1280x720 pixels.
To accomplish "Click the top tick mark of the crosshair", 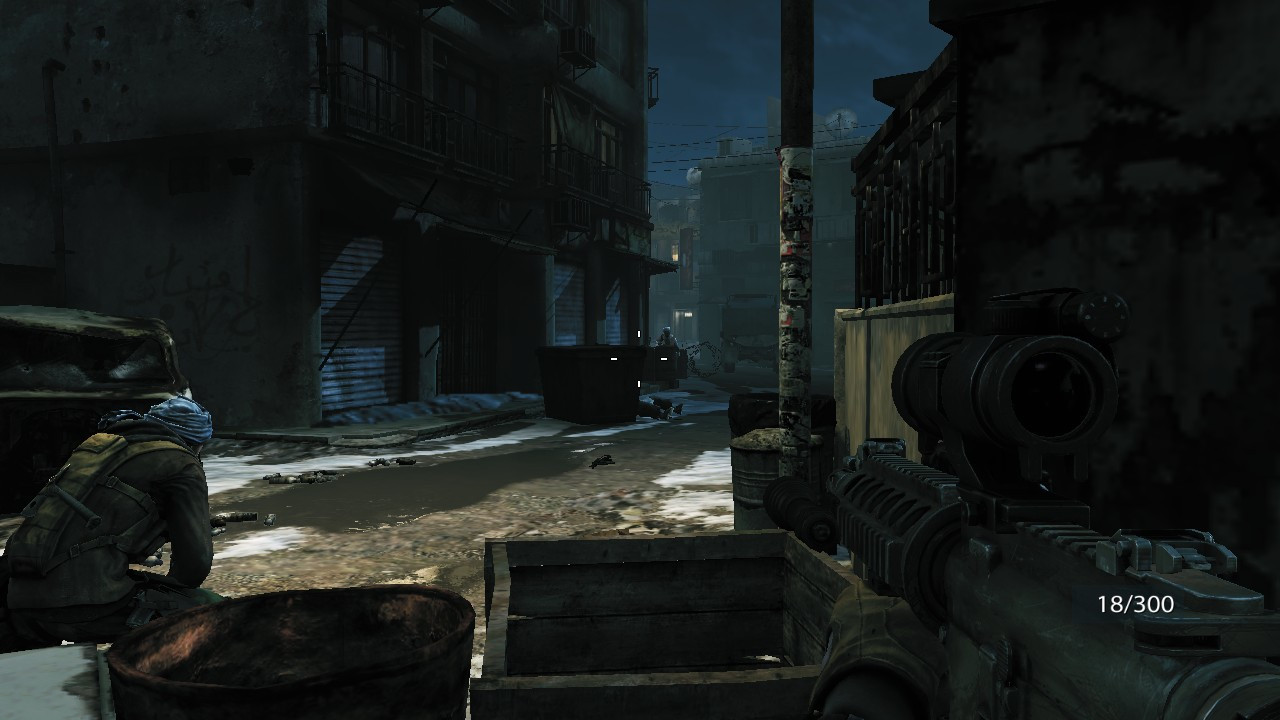I will pos(639,333).
